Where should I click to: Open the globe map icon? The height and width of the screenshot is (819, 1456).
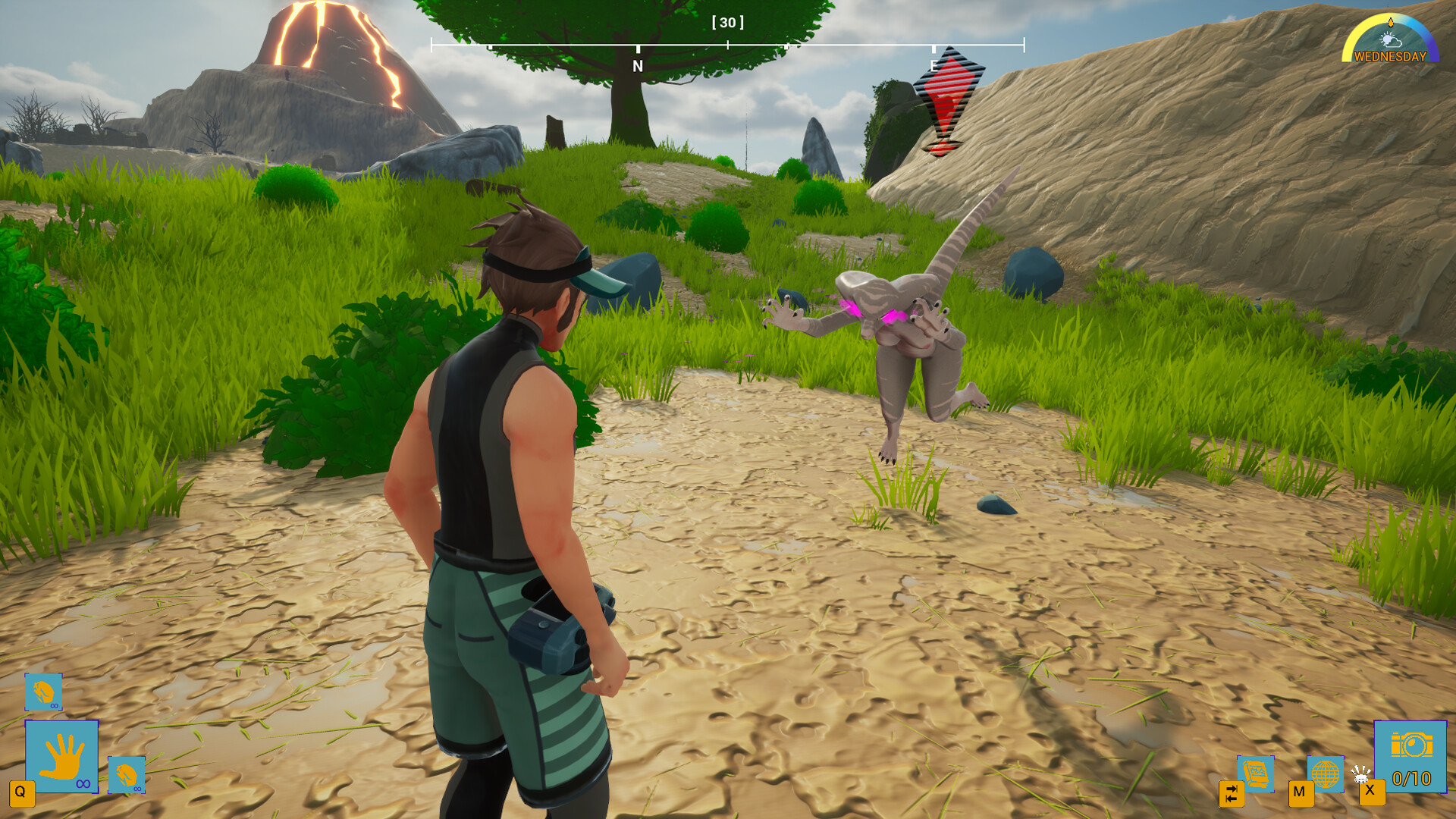tap(1326, 773)
